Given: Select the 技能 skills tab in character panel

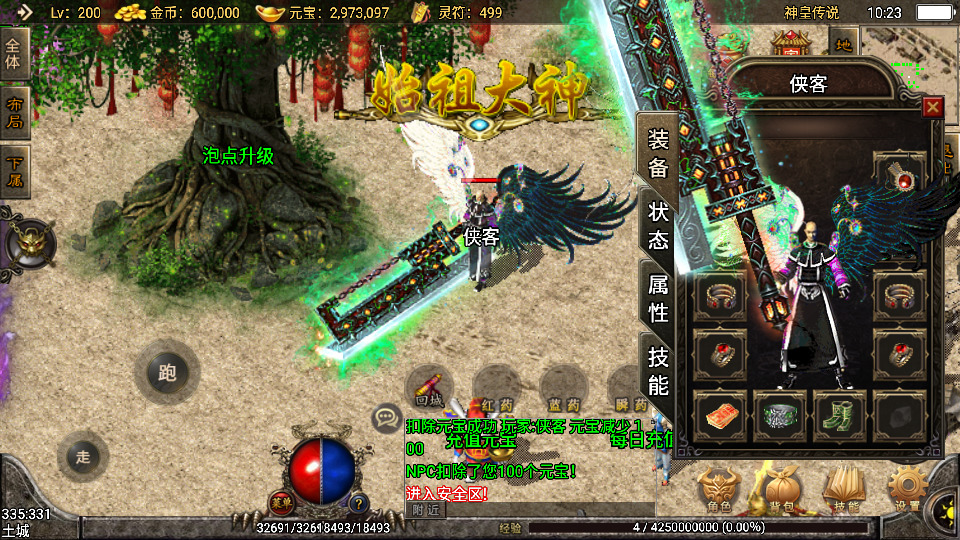Looking at the screenshot, I should pyautogui.click(x=658, y=371).
